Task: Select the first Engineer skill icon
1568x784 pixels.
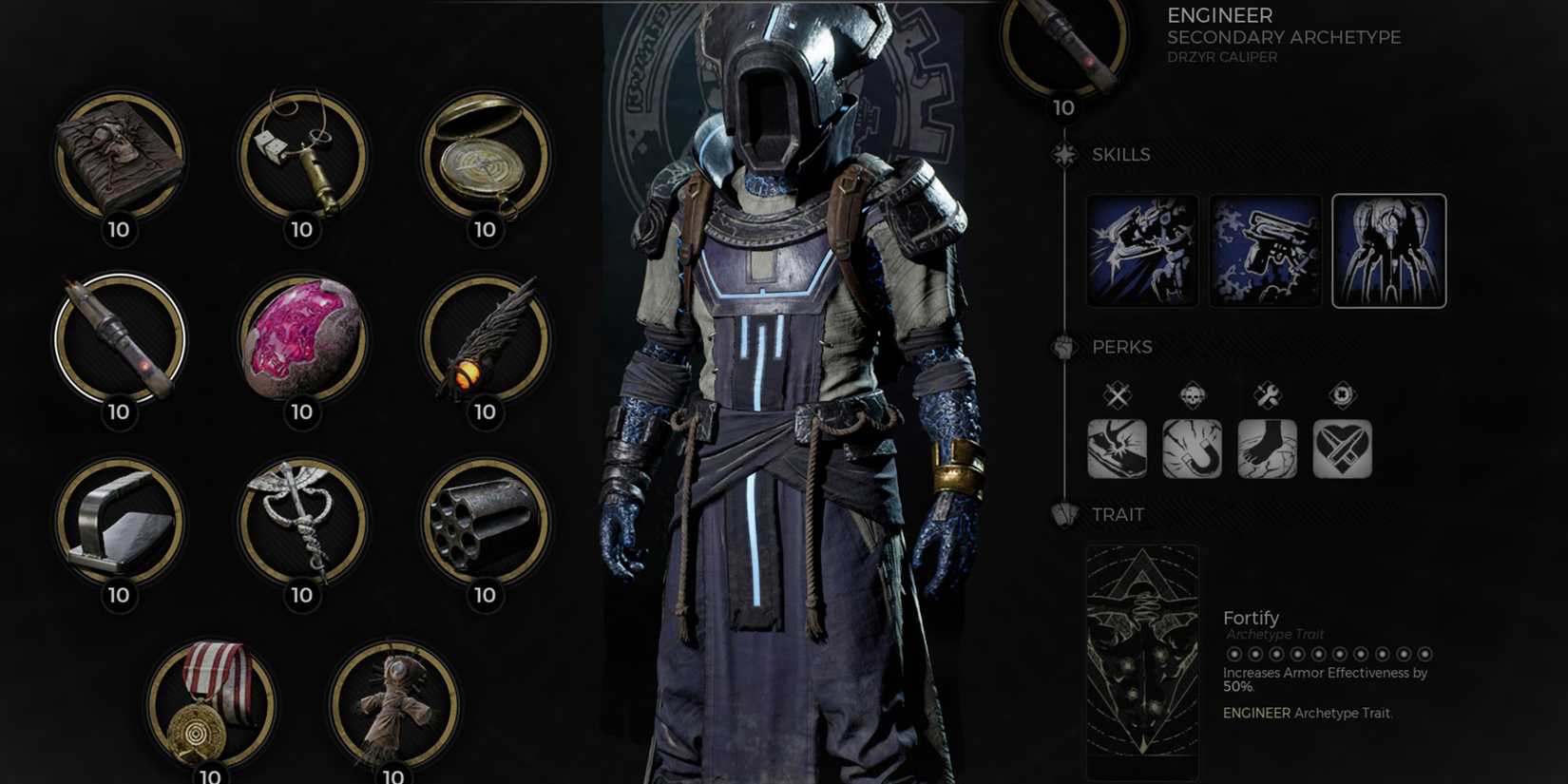Action: click(x=1141, y=249)
